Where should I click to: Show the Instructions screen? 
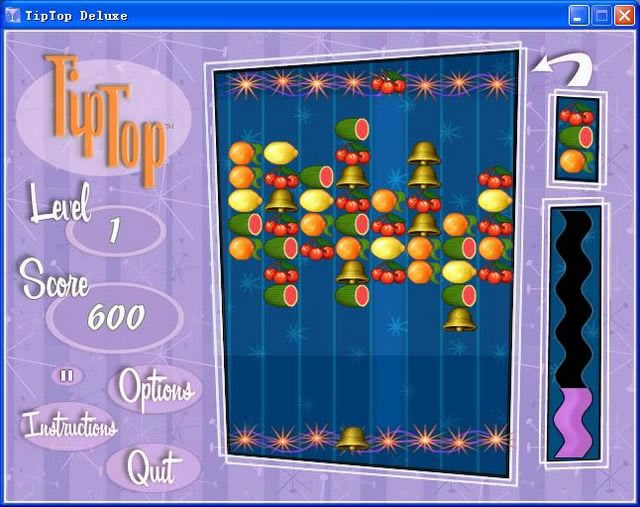pyautogui.click(x=70, y=425)
